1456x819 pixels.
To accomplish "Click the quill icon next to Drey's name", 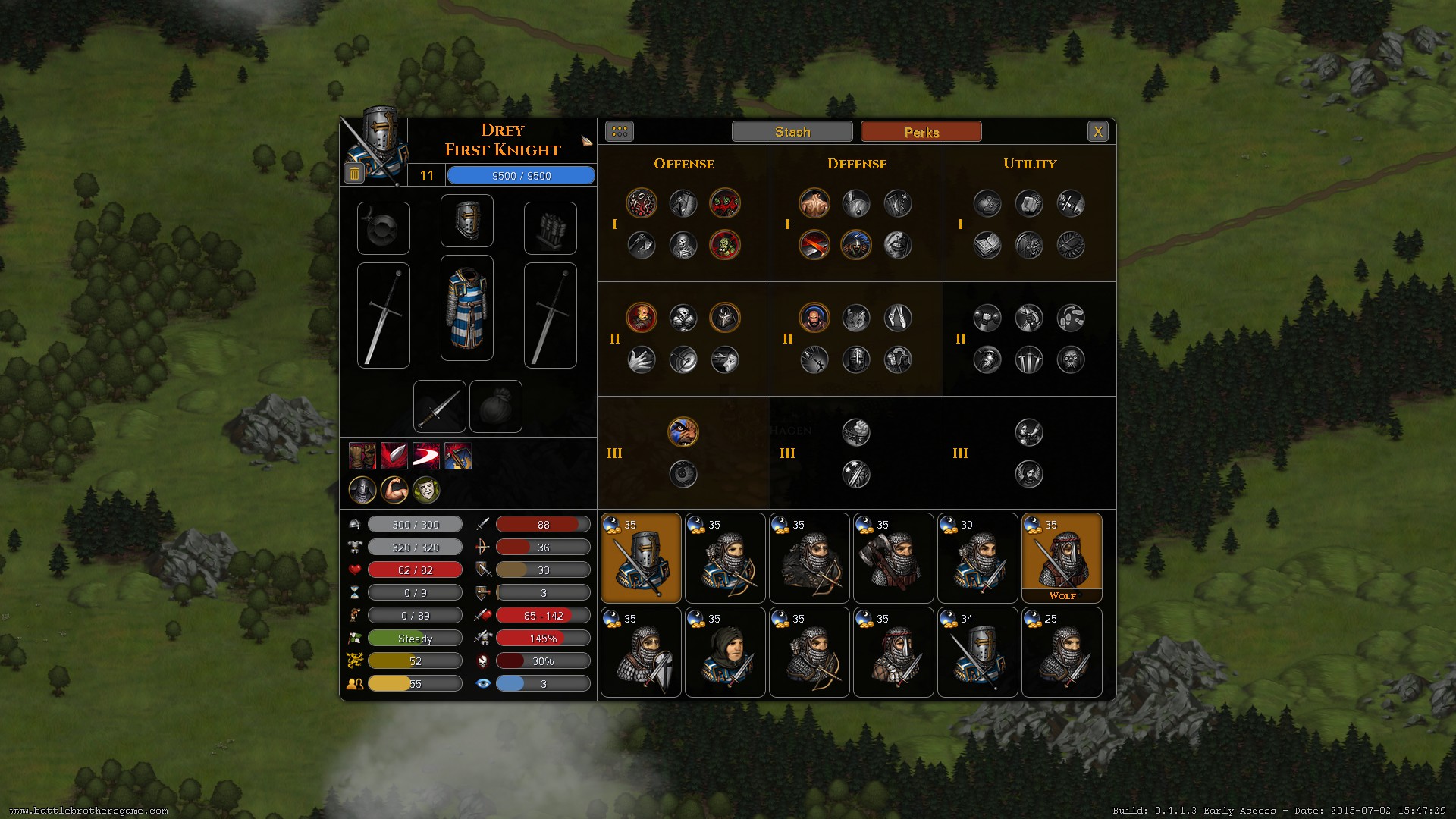I will (586, 141).
